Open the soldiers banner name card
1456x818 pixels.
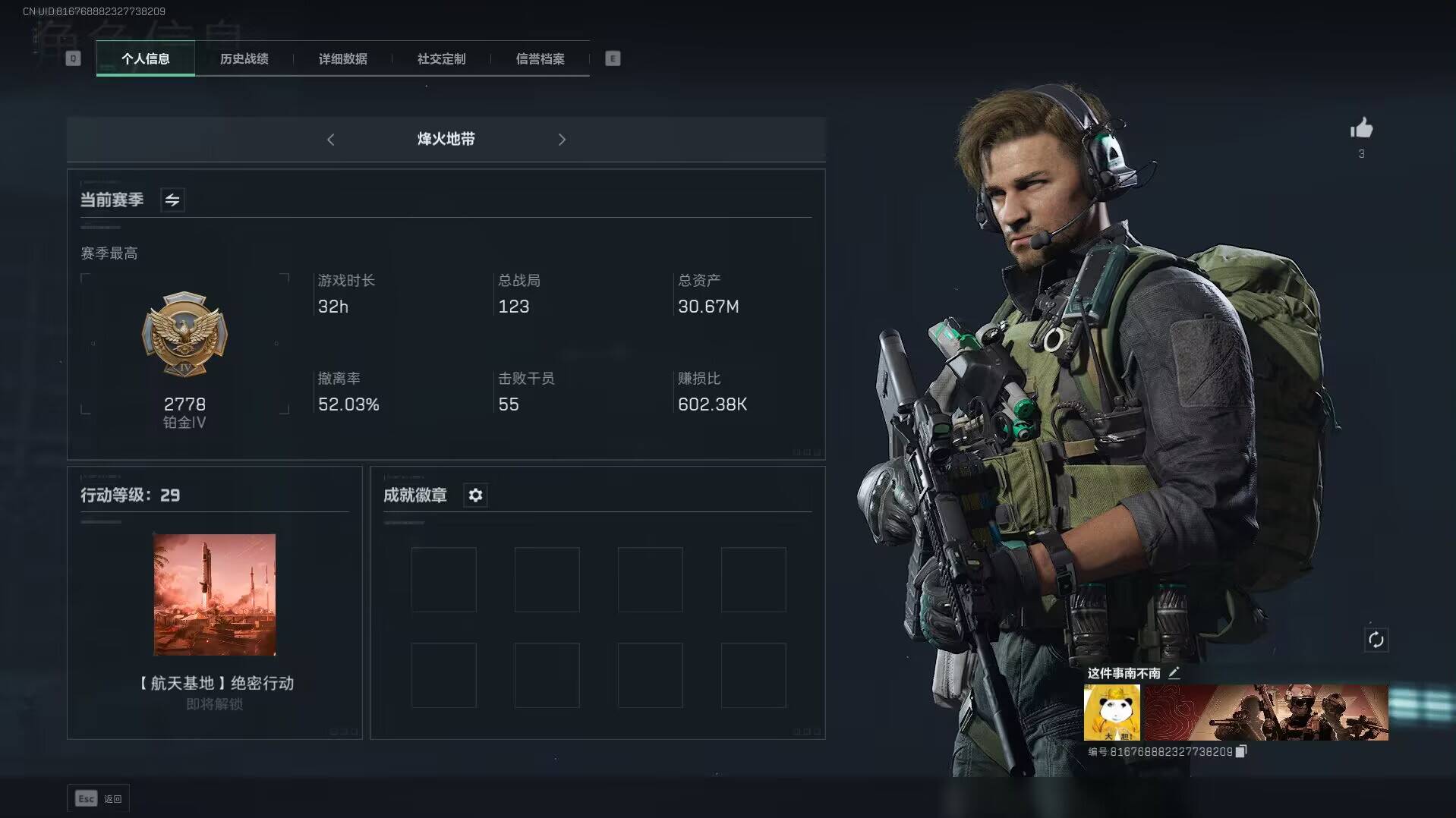1266,713
